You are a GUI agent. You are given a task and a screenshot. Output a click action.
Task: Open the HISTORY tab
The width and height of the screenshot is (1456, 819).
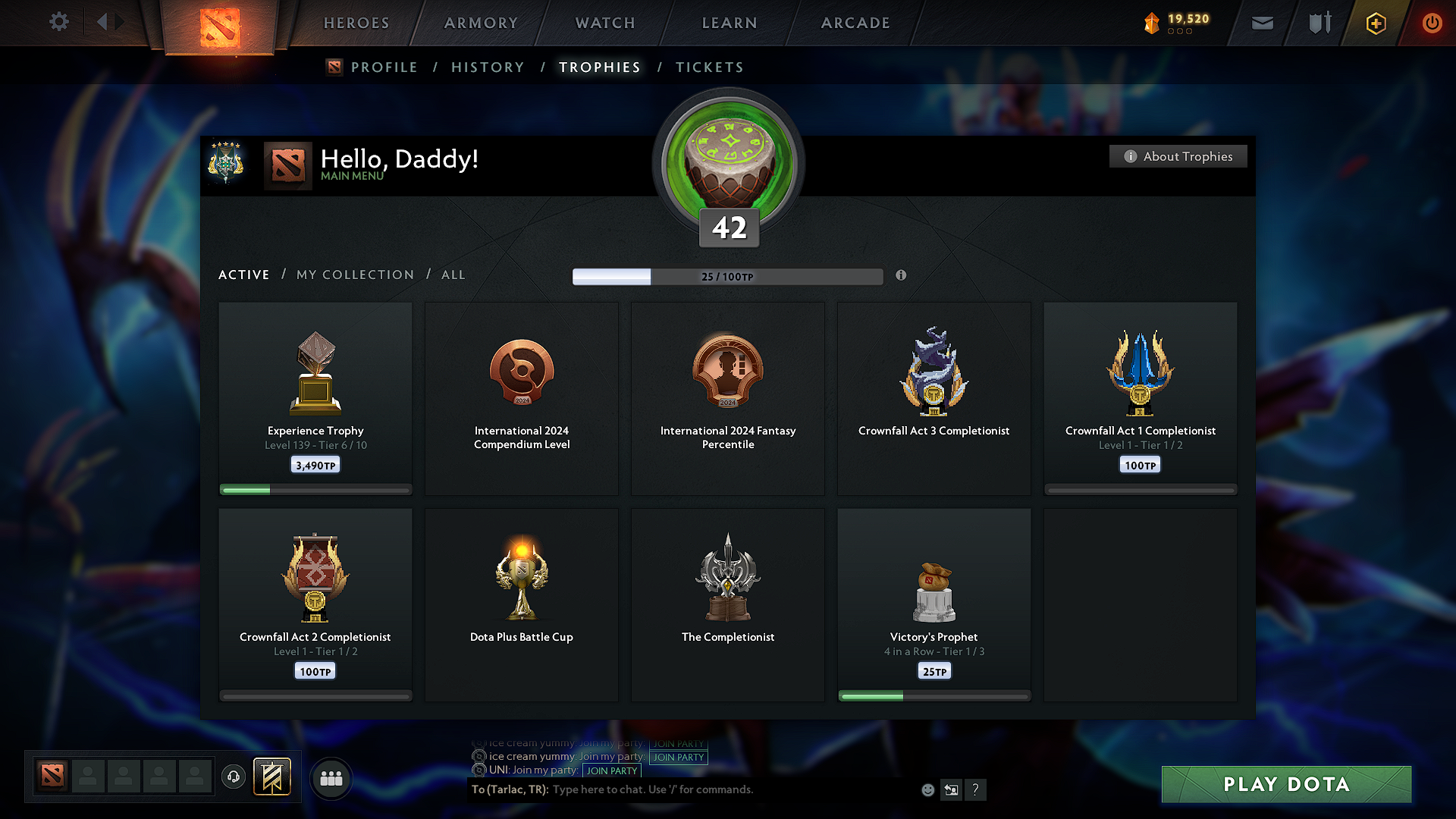tap(488, 67)
